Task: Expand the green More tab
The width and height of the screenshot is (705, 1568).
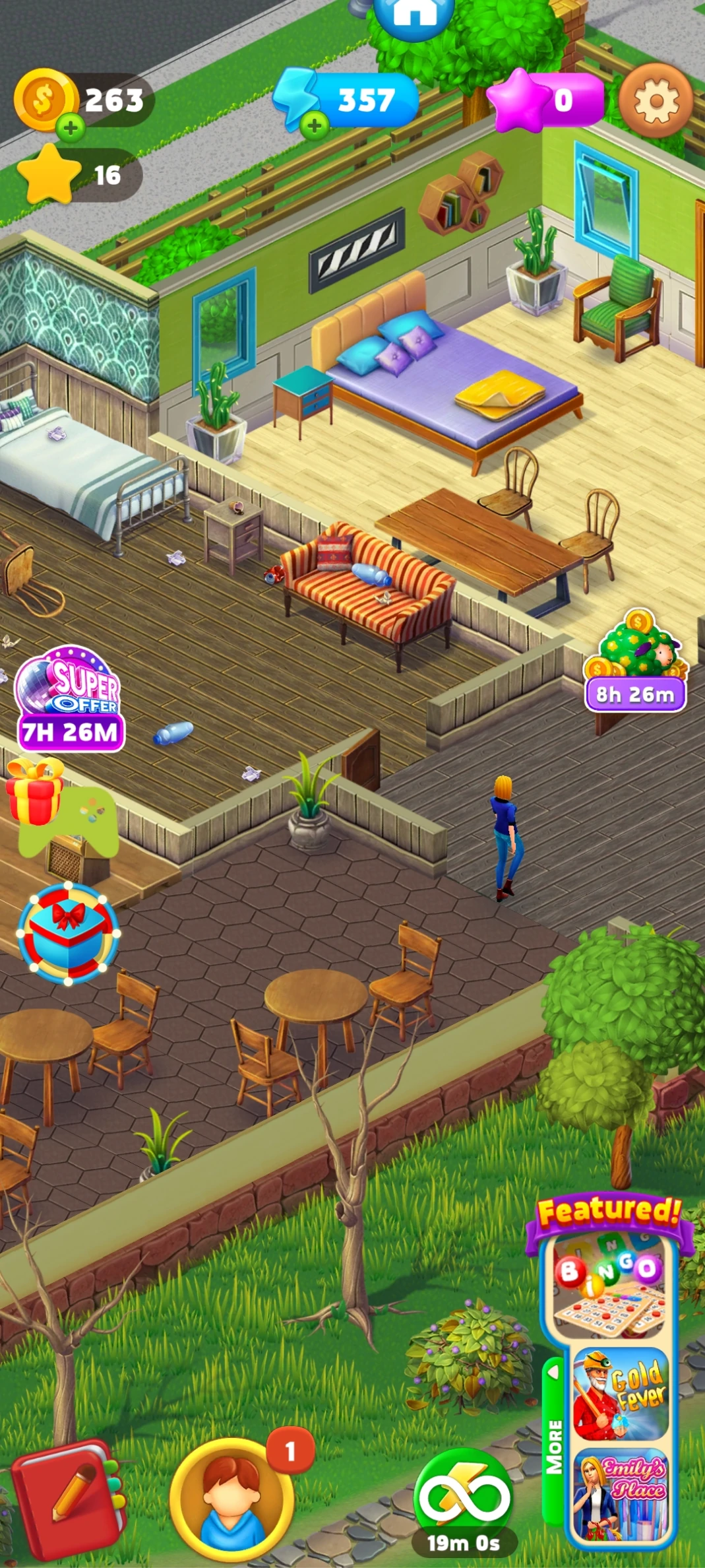Action: (x=554, y=1444)
